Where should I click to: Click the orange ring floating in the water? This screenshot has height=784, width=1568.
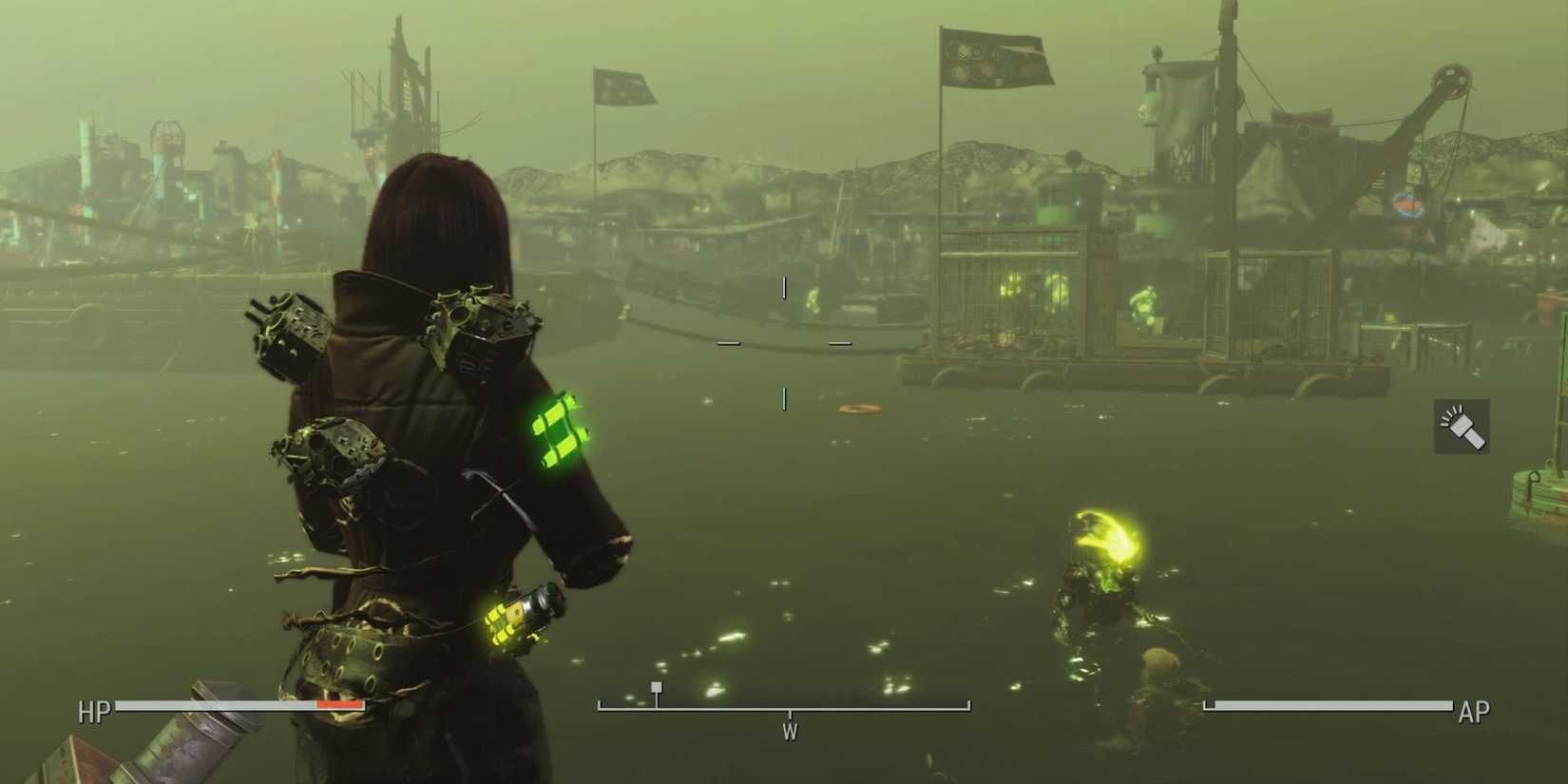[x=858, y=409]
